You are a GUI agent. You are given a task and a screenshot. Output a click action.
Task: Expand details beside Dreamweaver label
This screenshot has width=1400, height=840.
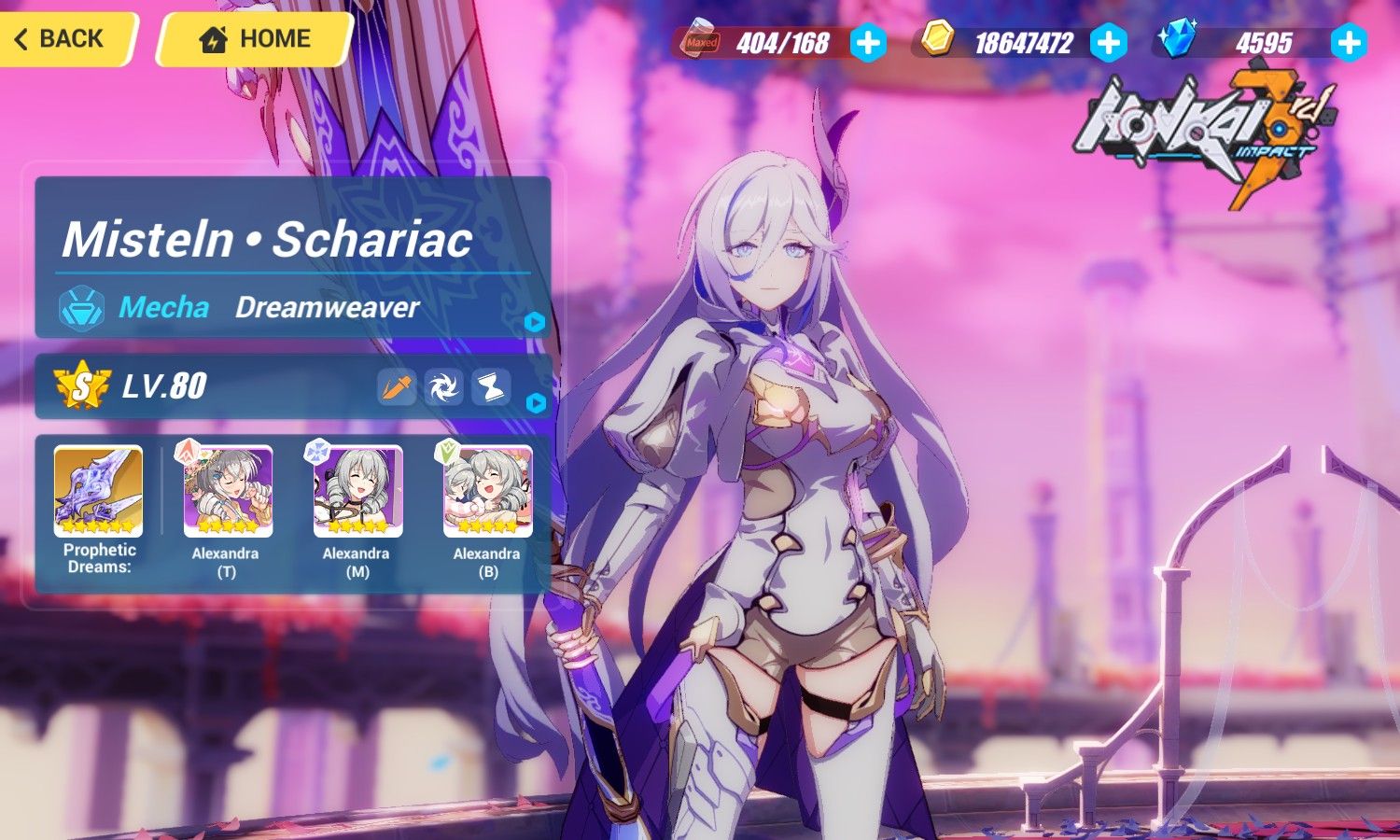click(535, 321)
